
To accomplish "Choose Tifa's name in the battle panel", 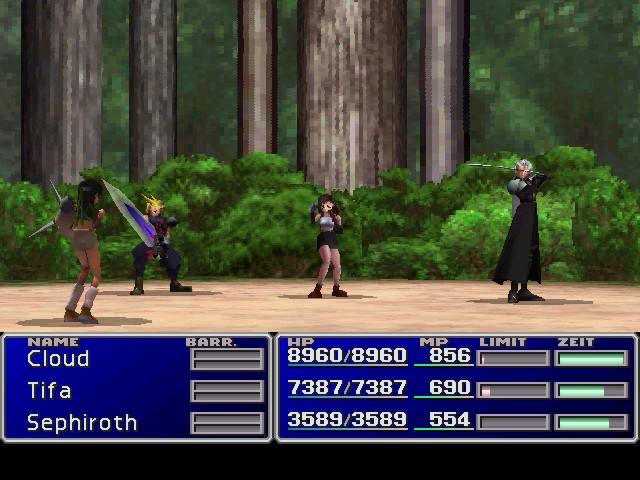I will (x=49, y=391).
